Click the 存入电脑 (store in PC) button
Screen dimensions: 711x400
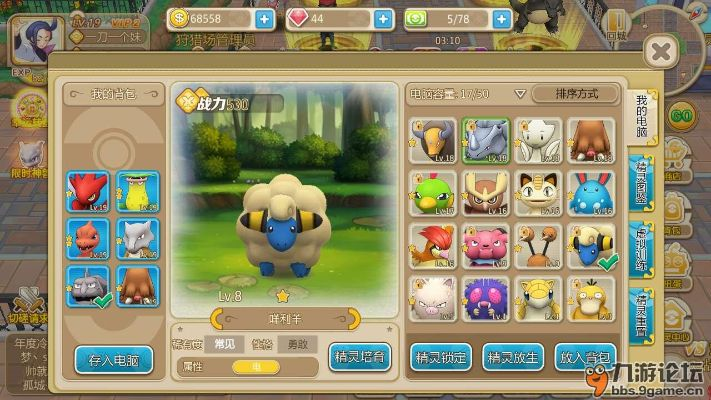point(113,359)
